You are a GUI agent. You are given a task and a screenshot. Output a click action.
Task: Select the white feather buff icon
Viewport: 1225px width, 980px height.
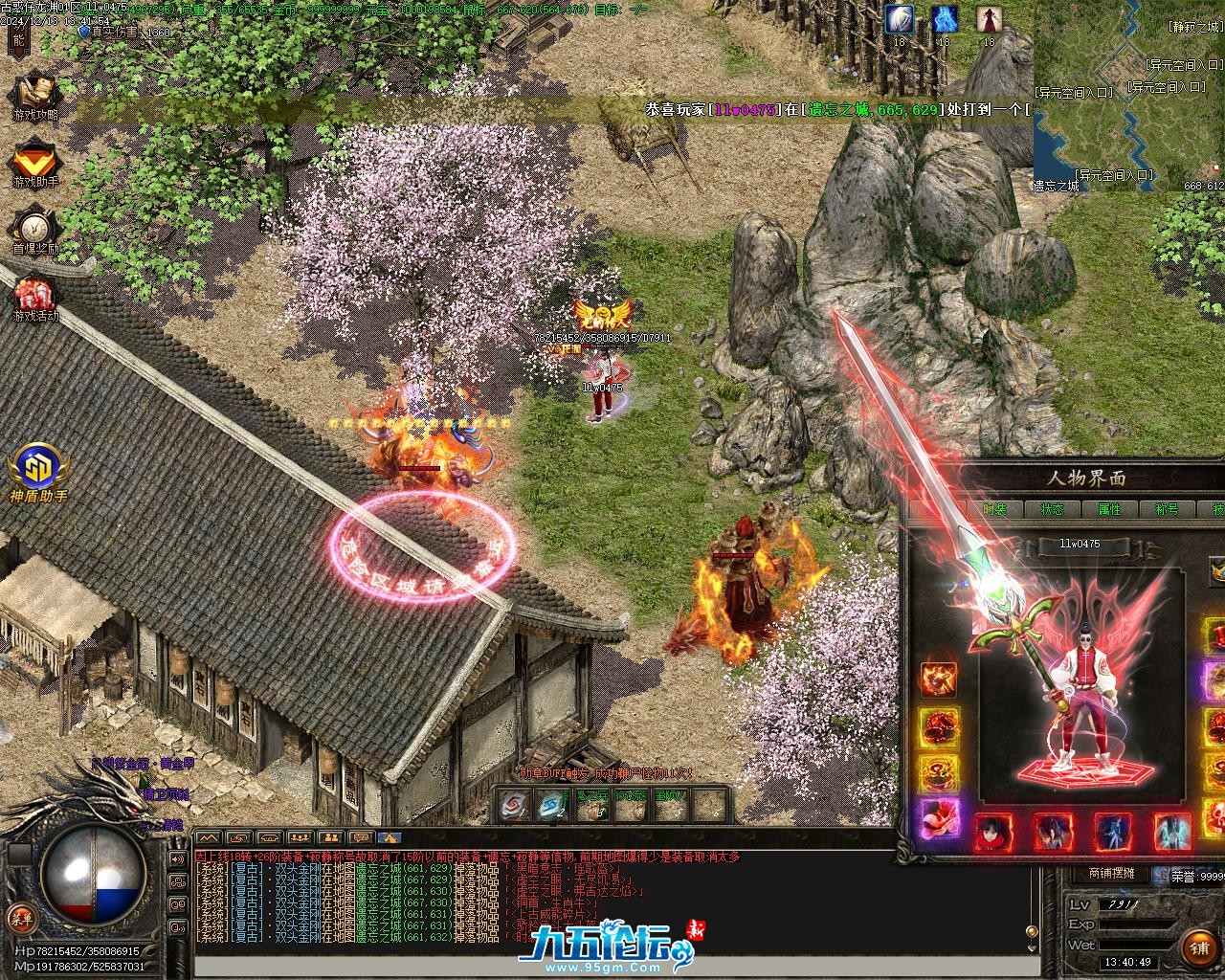coord(900,18)
